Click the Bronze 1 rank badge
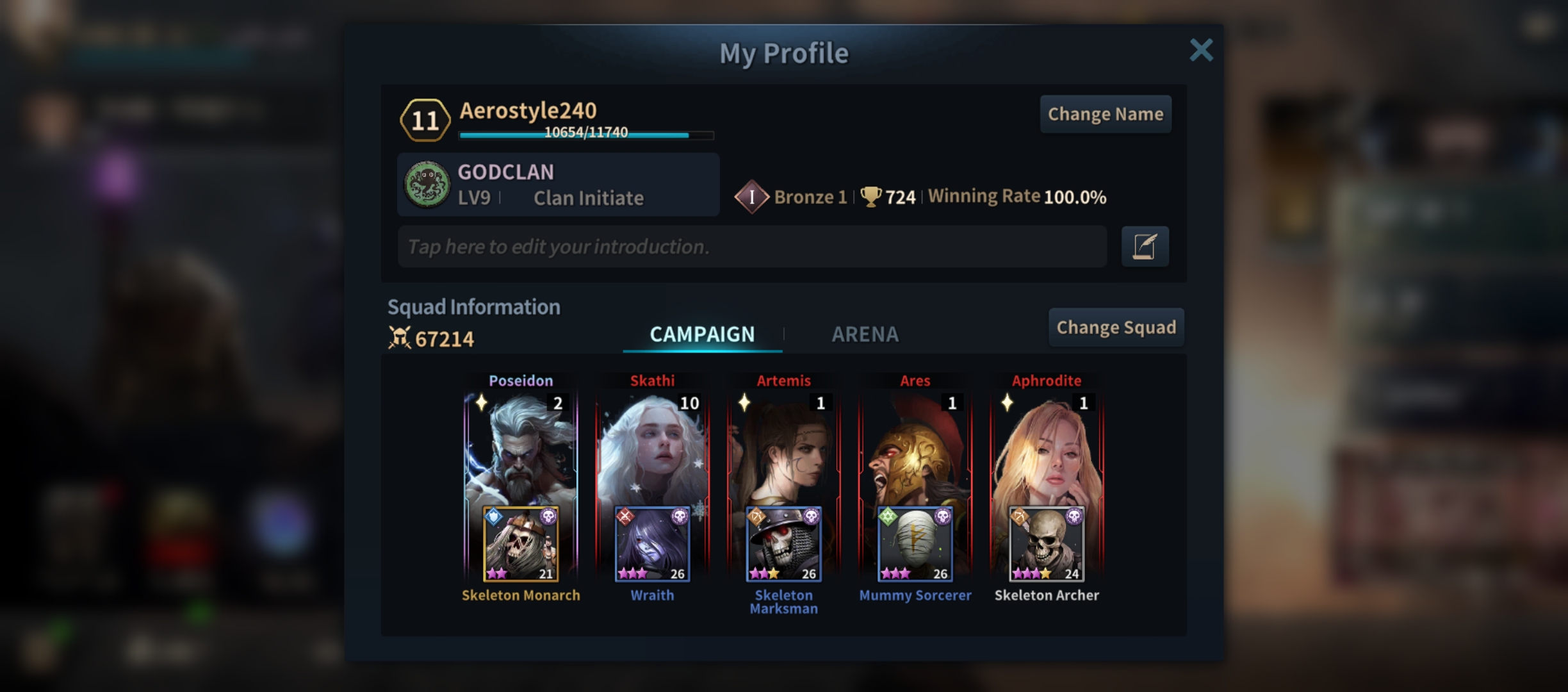This screenshot has width=1568, height=692. point(751,197)
